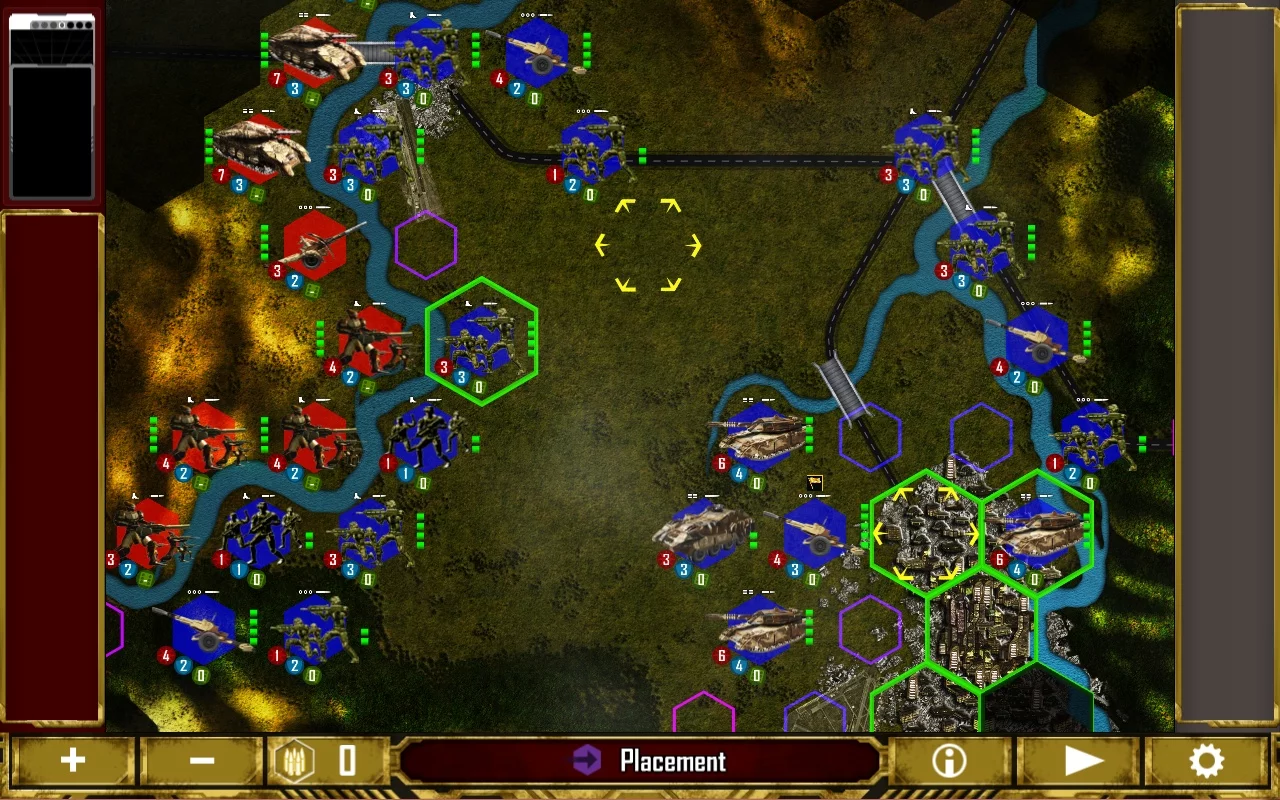Select the reinforcement units counter icon

click(x=296, y=762)
